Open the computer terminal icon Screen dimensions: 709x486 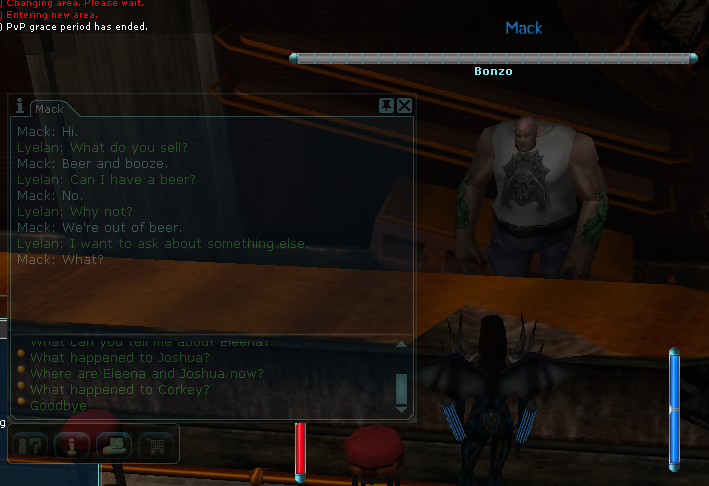pyautogui.click(x=116, y=444)
